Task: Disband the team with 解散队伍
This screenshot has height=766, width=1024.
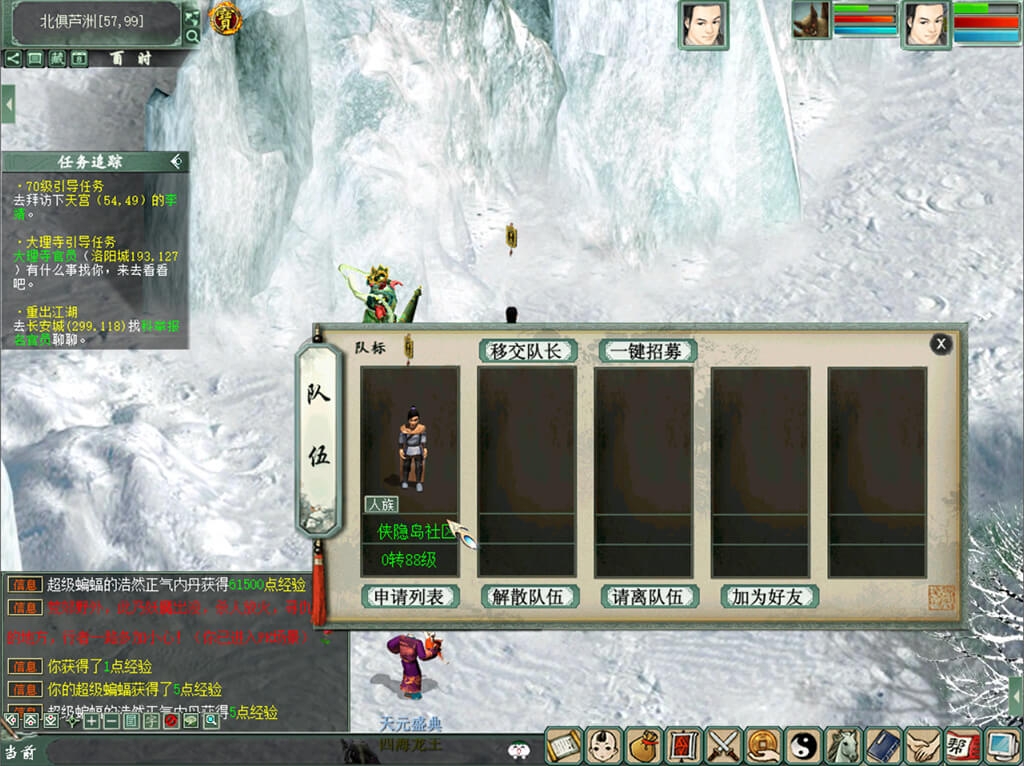Action: point(528,597)
